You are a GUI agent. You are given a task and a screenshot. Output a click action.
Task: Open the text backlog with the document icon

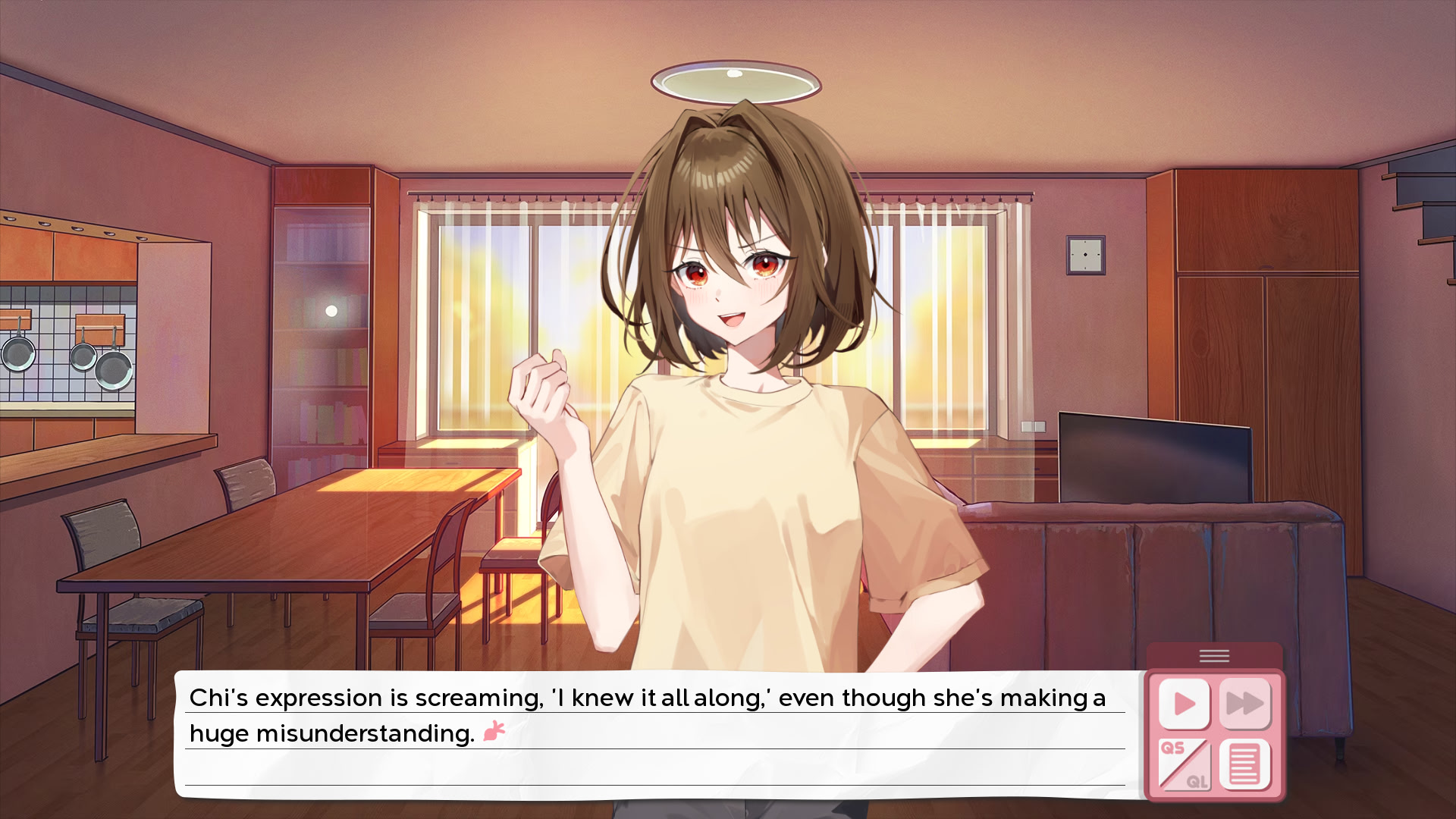[x=1244, y=764]
